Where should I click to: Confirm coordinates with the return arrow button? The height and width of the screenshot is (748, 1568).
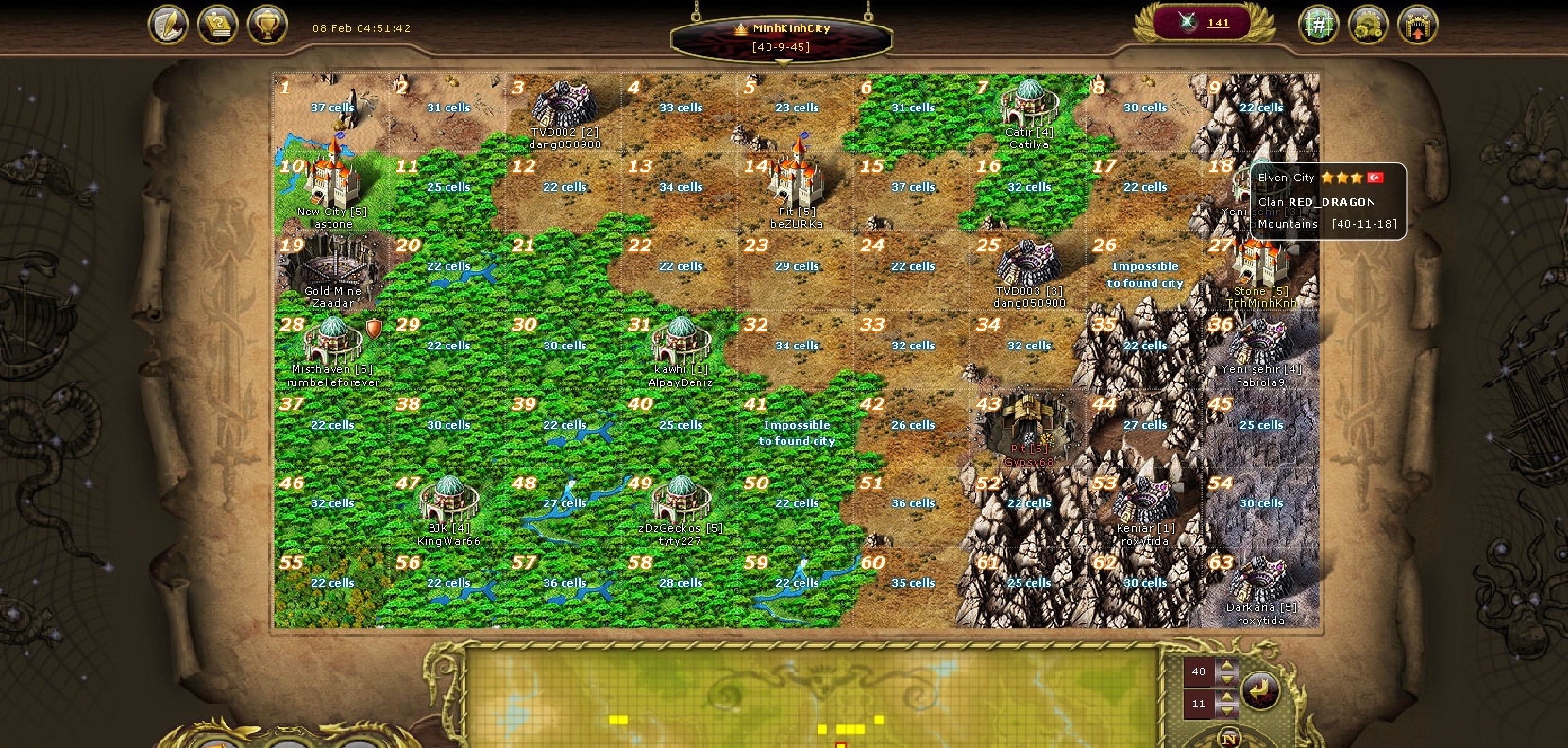(x=1260, y=690)
